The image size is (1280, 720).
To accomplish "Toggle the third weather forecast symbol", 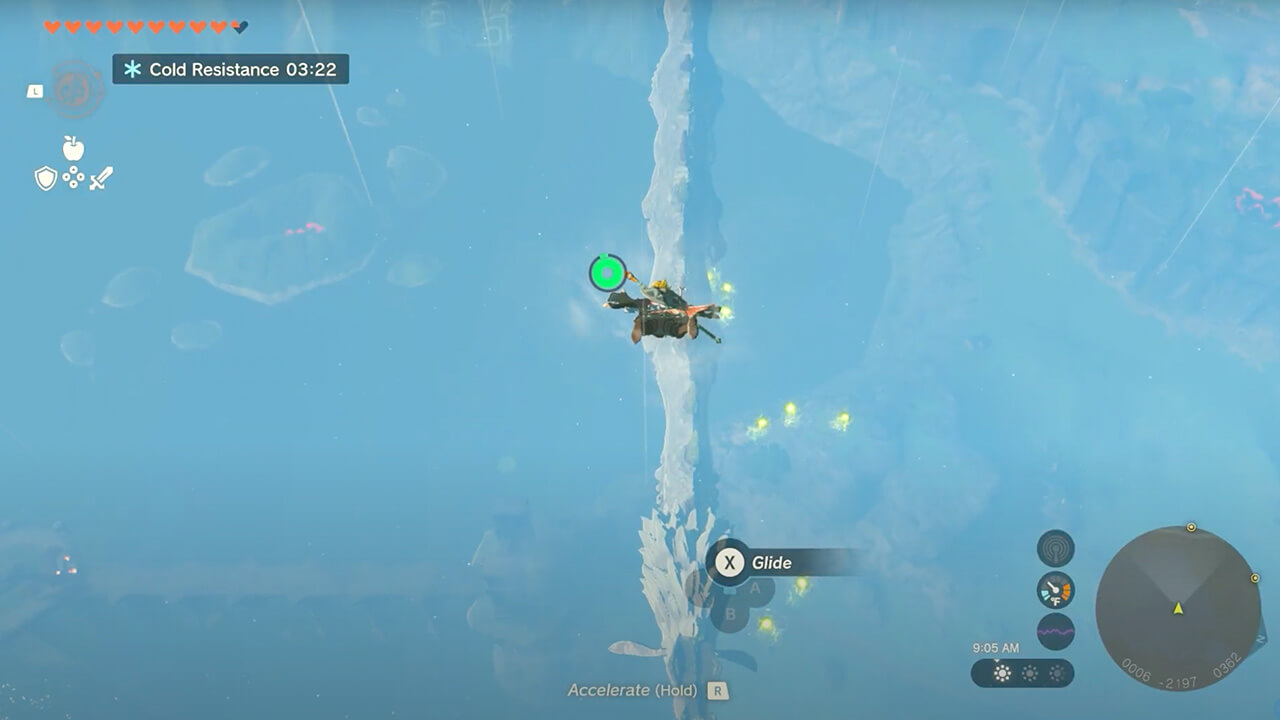I will (x=1057, y=672).
